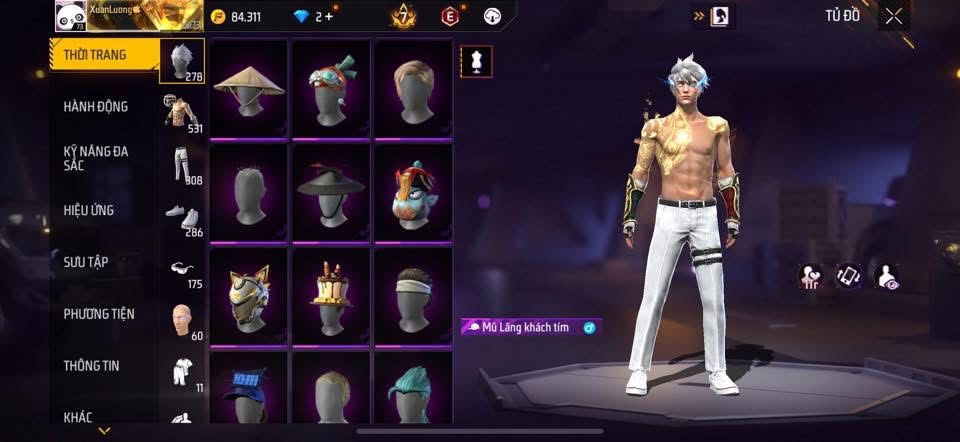960x442 pixels.
Task: Click the mannequin outfit preset icon
Action: click(475, 61)
